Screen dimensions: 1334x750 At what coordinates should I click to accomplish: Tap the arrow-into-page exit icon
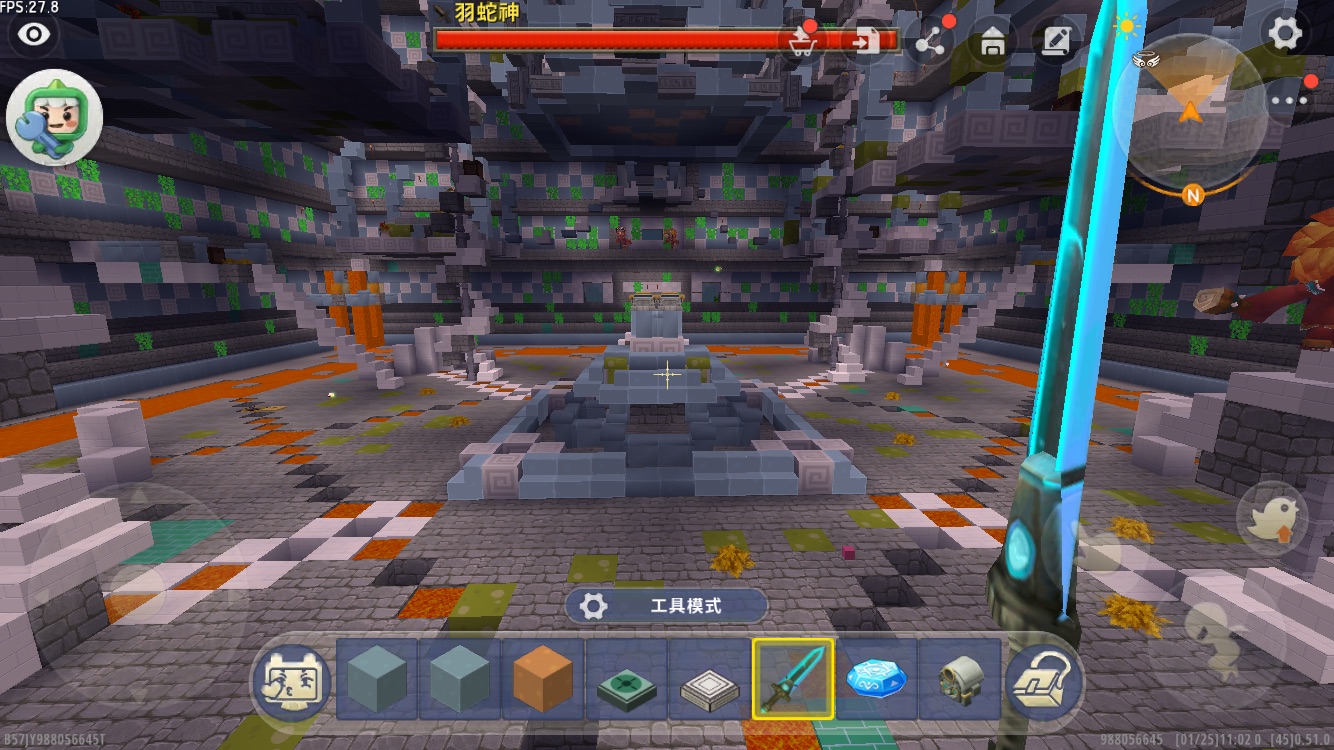[x=865, y=41]
